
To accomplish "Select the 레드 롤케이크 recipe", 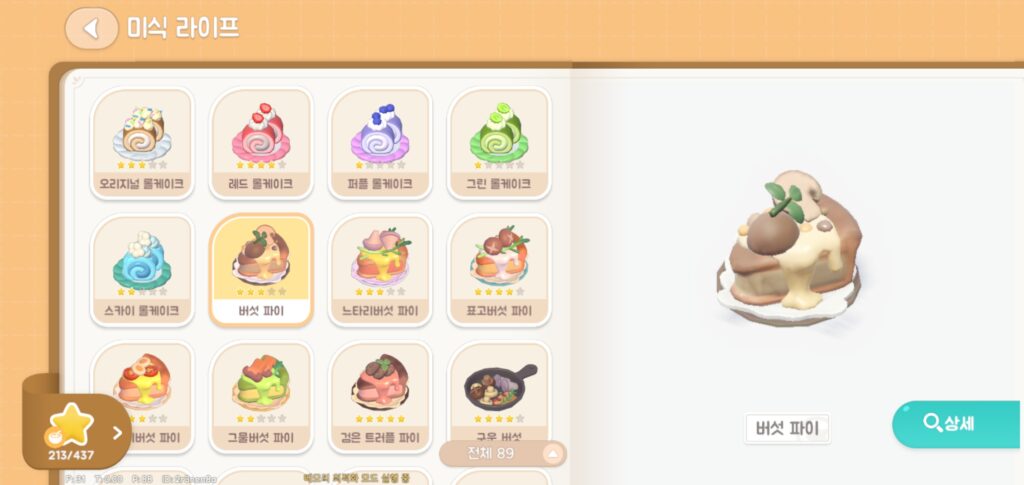I will tap(262, 142).
